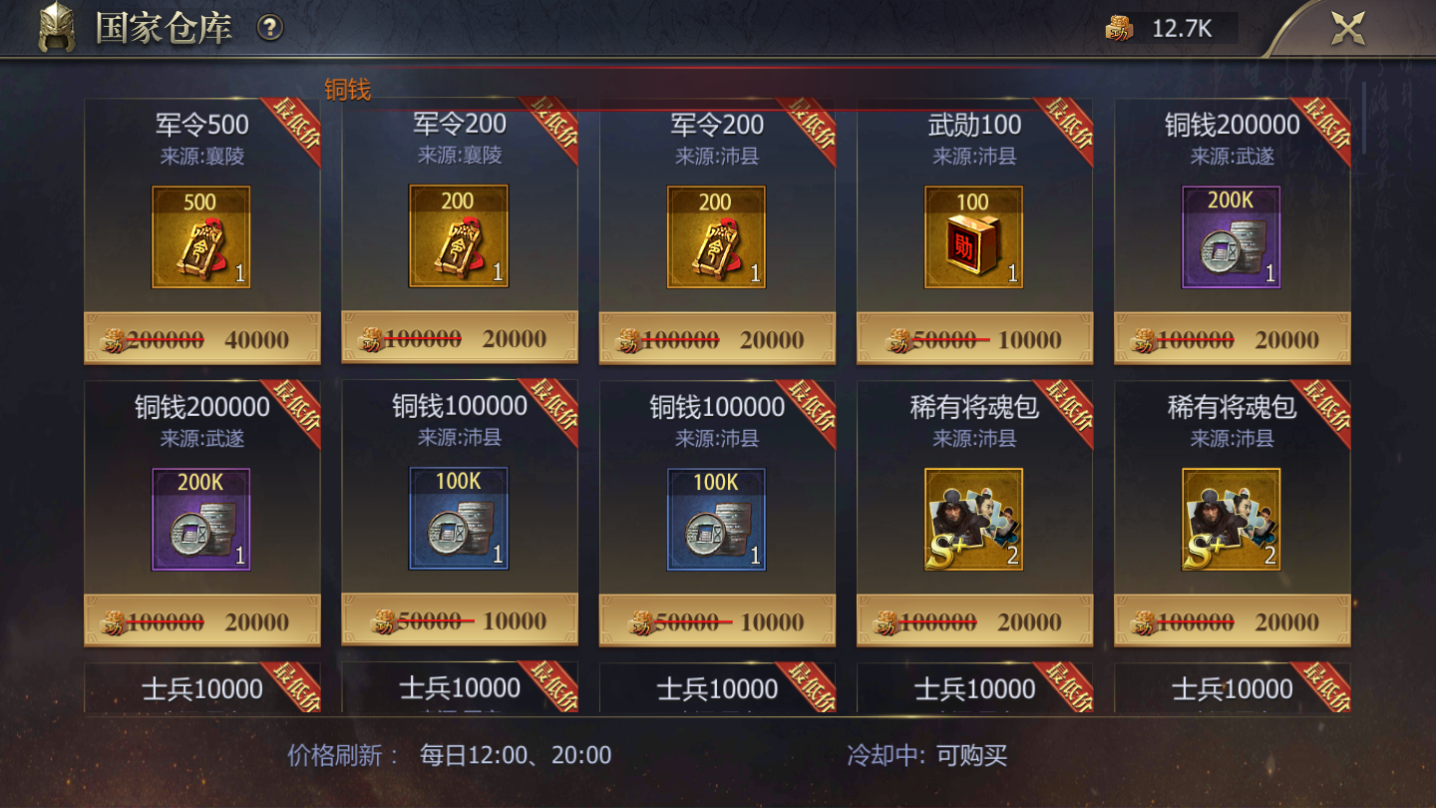
Task: Click the S+ 稀有将魂包 portrait icon
Action: pyautogui.click(x=973, y=518)
